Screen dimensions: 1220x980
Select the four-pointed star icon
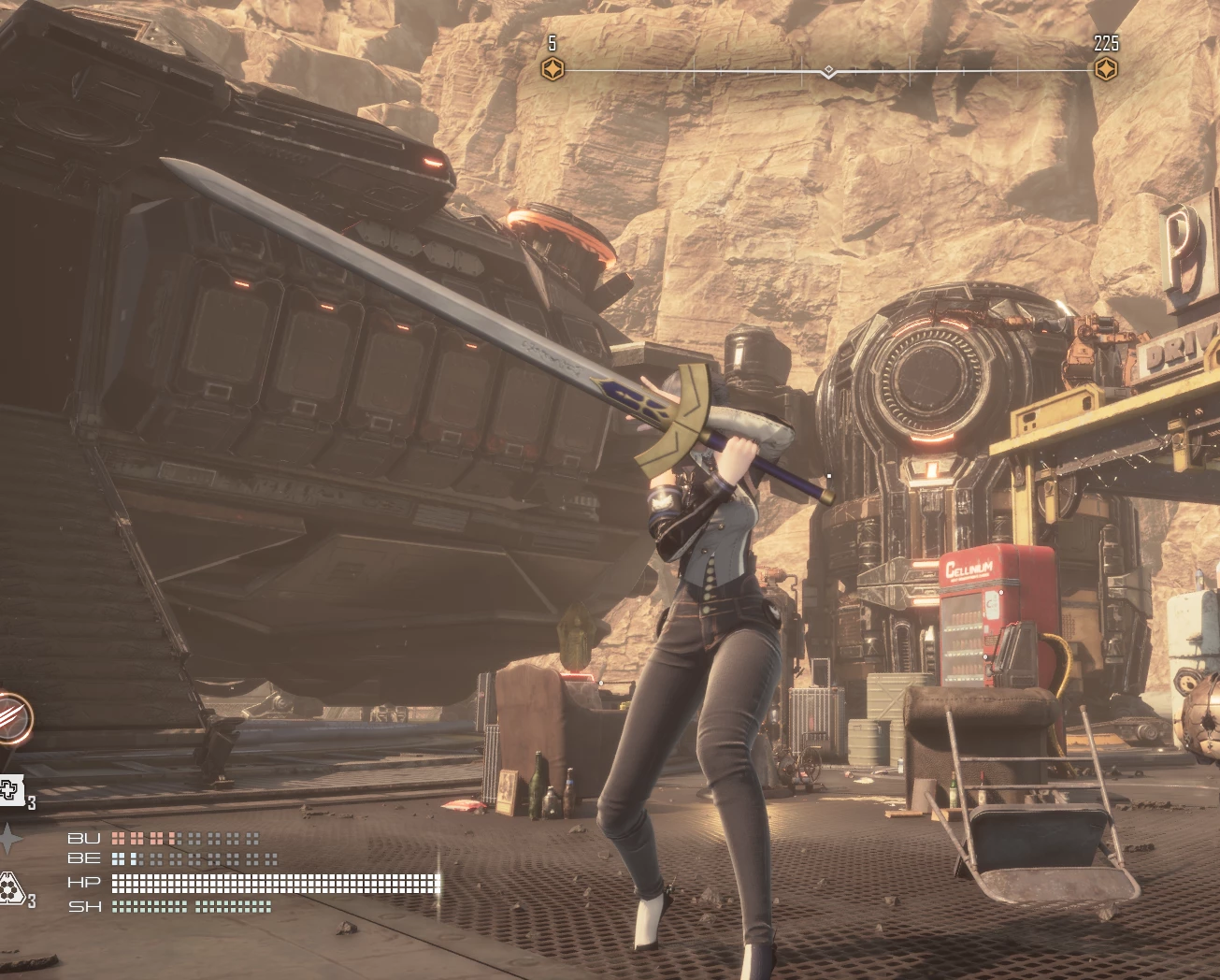click(x=9, y=839)
